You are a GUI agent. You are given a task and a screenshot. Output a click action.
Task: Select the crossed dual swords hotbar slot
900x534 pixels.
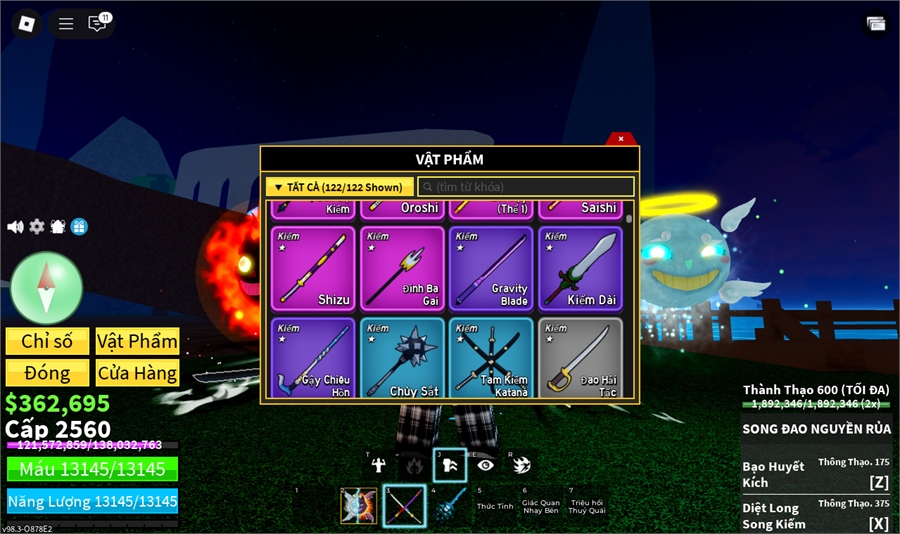[x=404, y=506]
